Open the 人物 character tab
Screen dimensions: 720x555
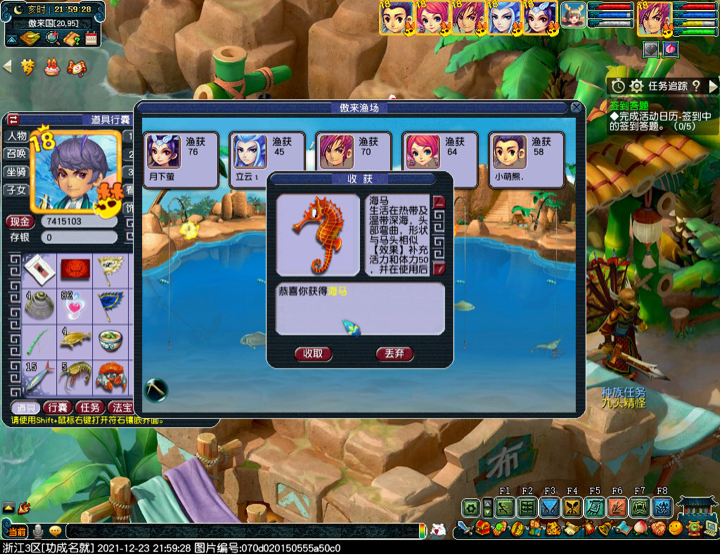pyautogui.click(x=17, y=136)
